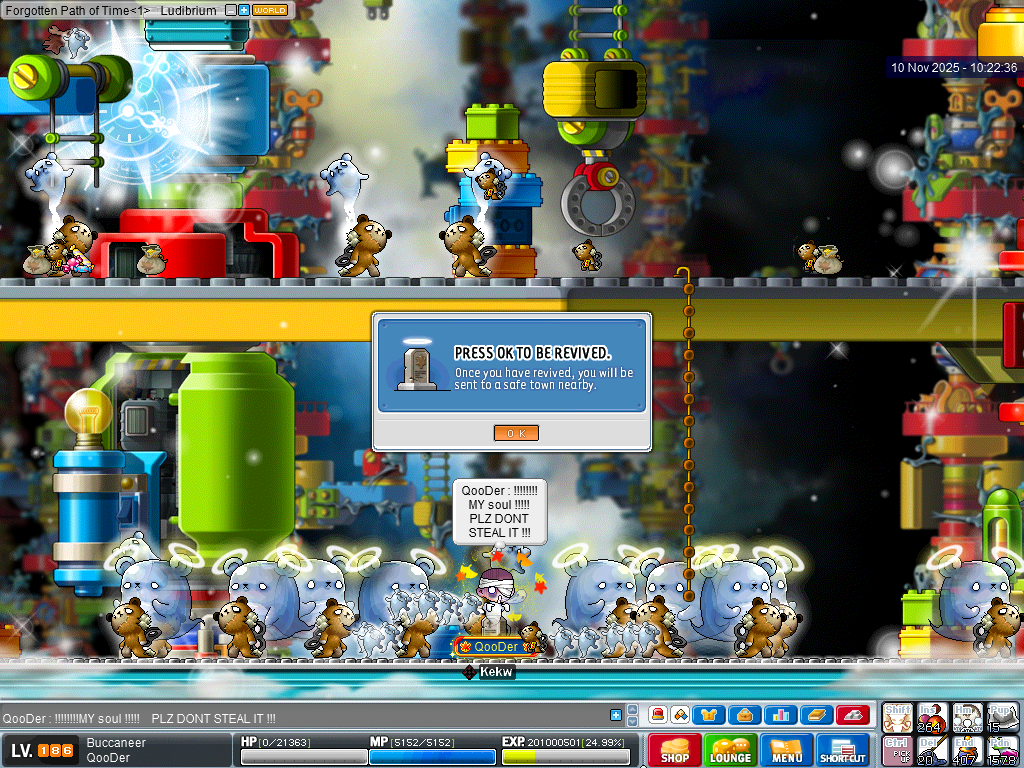Expand the minimap with the plus button

click(x=244, y=10)
